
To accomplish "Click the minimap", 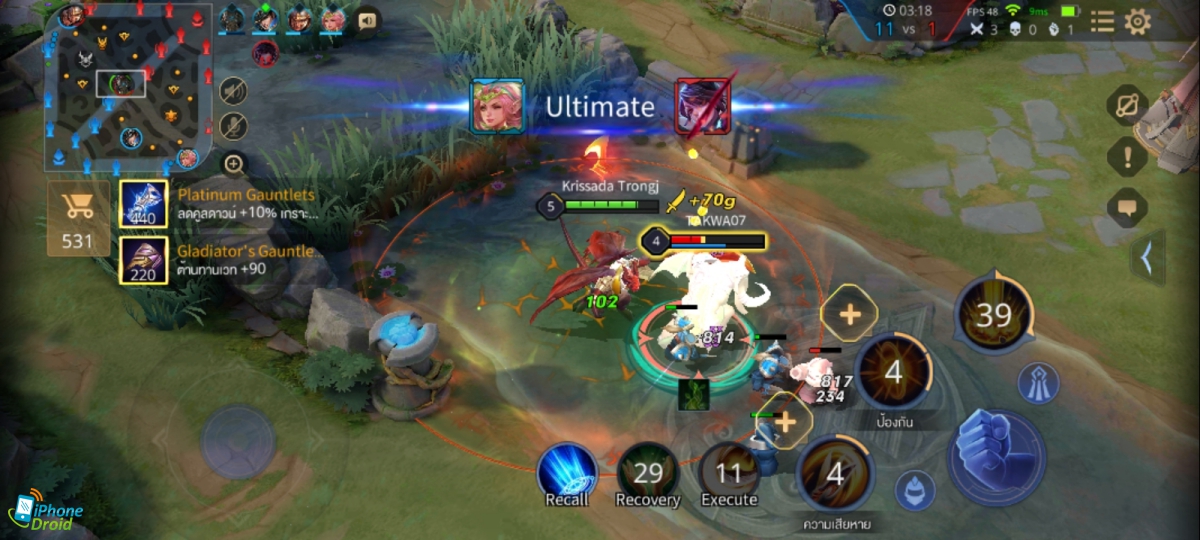I will click(x=128, y=87).
